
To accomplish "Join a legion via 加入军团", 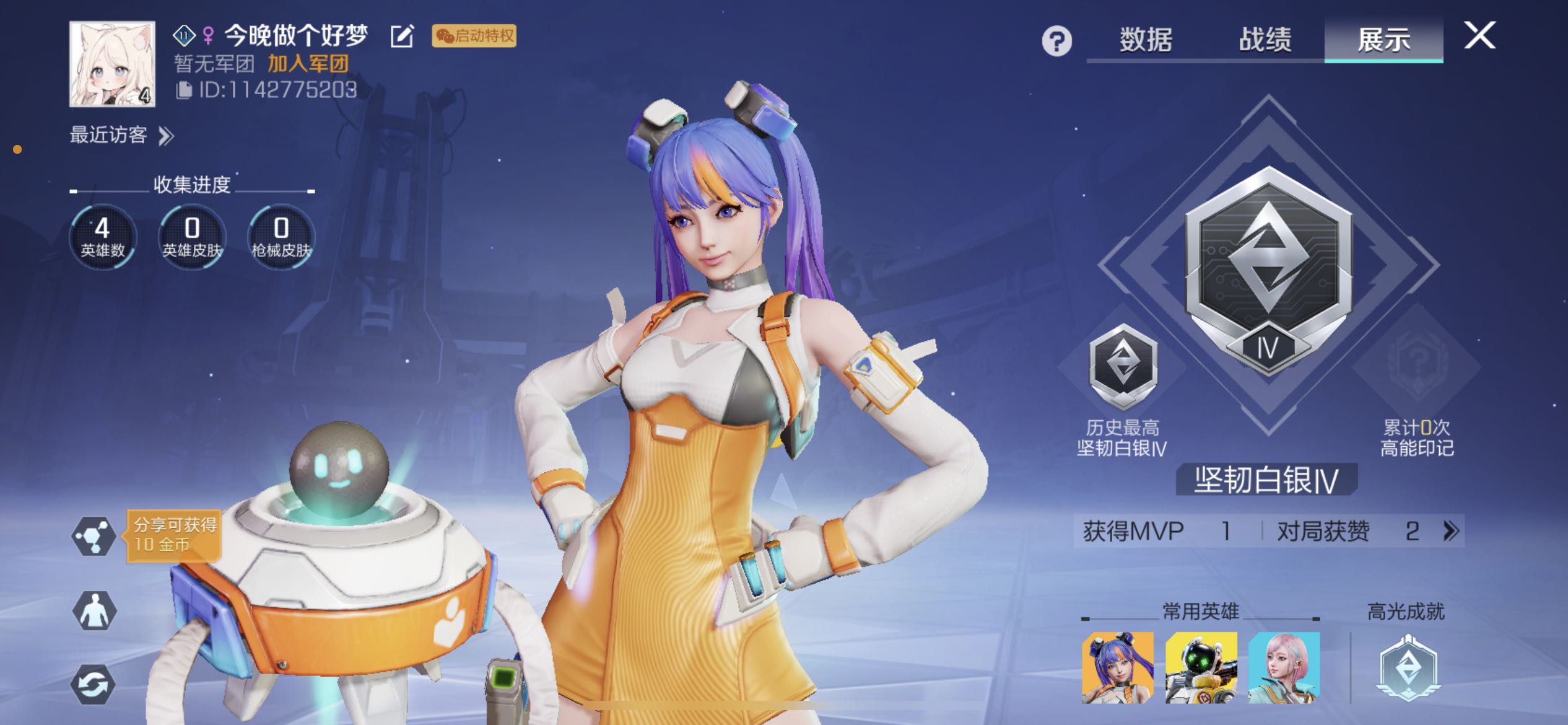I will (308, 63).
